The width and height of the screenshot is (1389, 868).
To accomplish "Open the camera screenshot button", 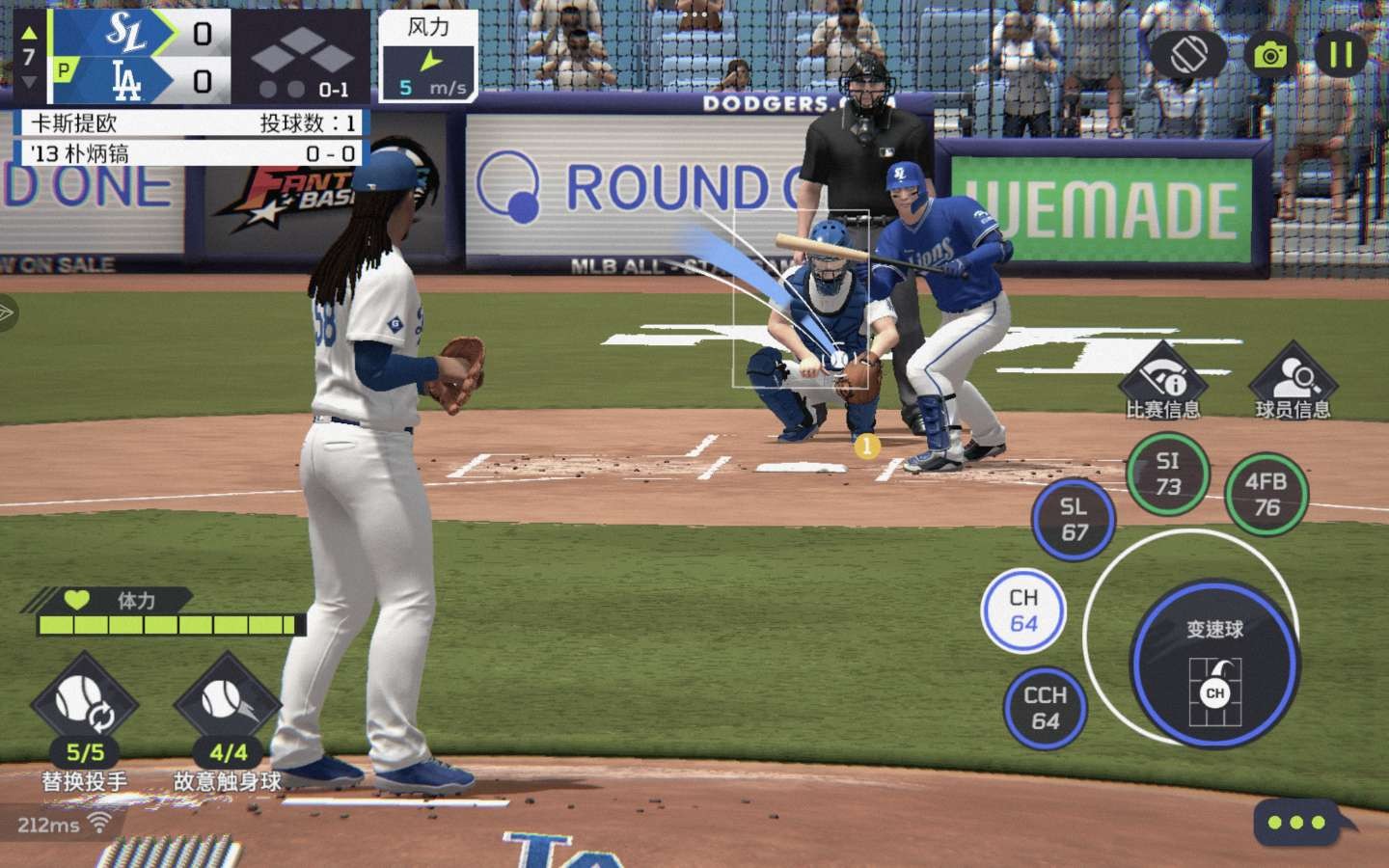I will pos(1270,55).
